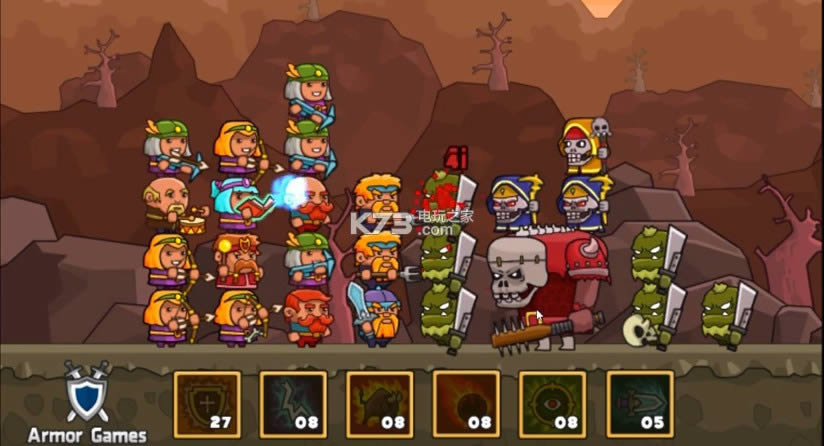Activate the shield ability showing 27
The height and width of the screenshot is (446, 824).
tap(207, 404)
